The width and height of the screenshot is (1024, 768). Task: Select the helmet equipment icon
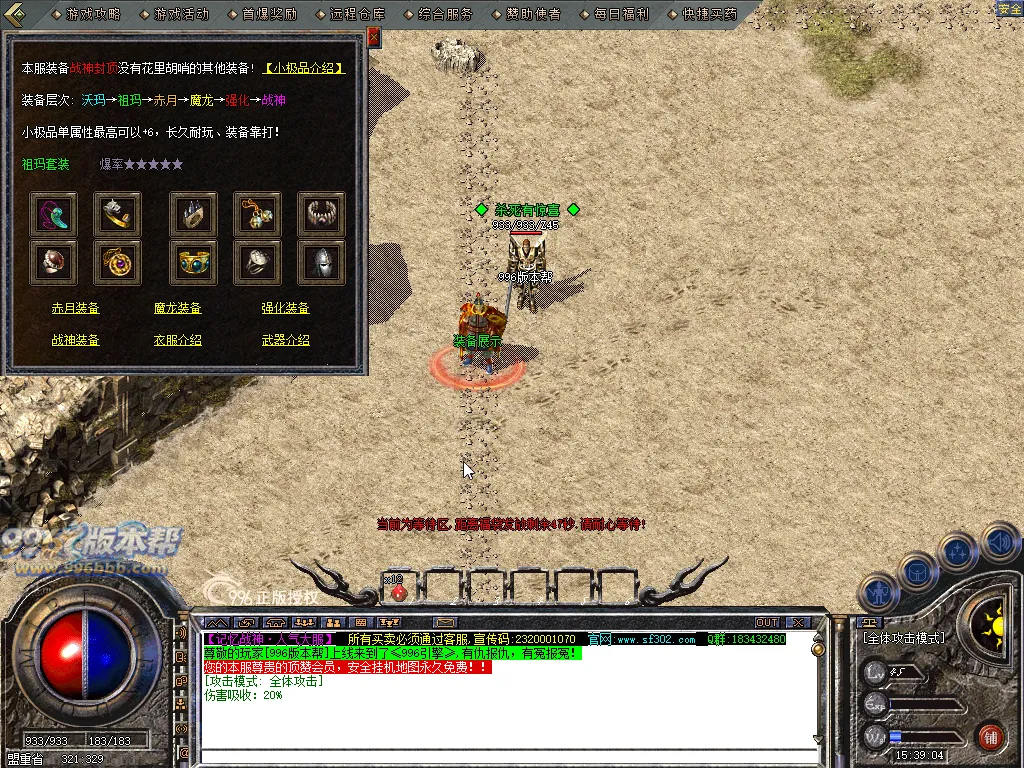pyautogui.click(x=321, y=262)
